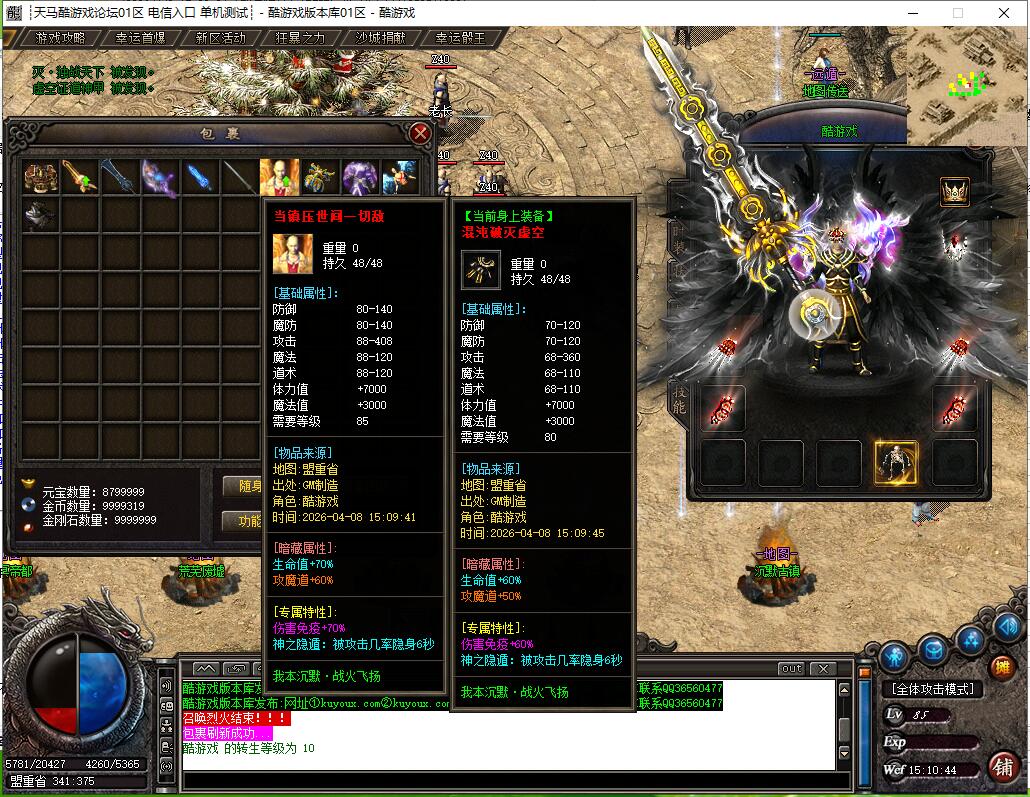Select the bald monk portrait item
1030x797 pixels.
[x=279, y=177]
